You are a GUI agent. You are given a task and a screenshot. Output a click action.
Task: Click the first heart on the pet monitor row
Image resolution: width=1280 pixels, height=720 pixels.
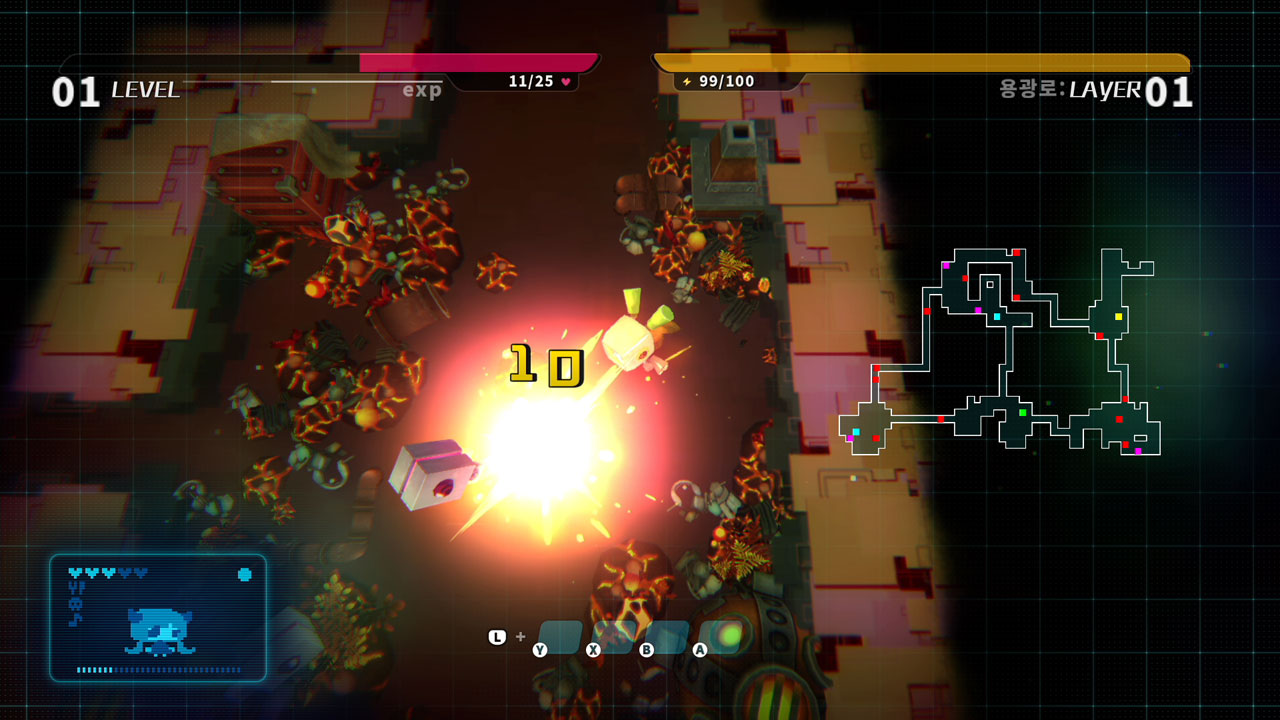click(x=74, y=572)
